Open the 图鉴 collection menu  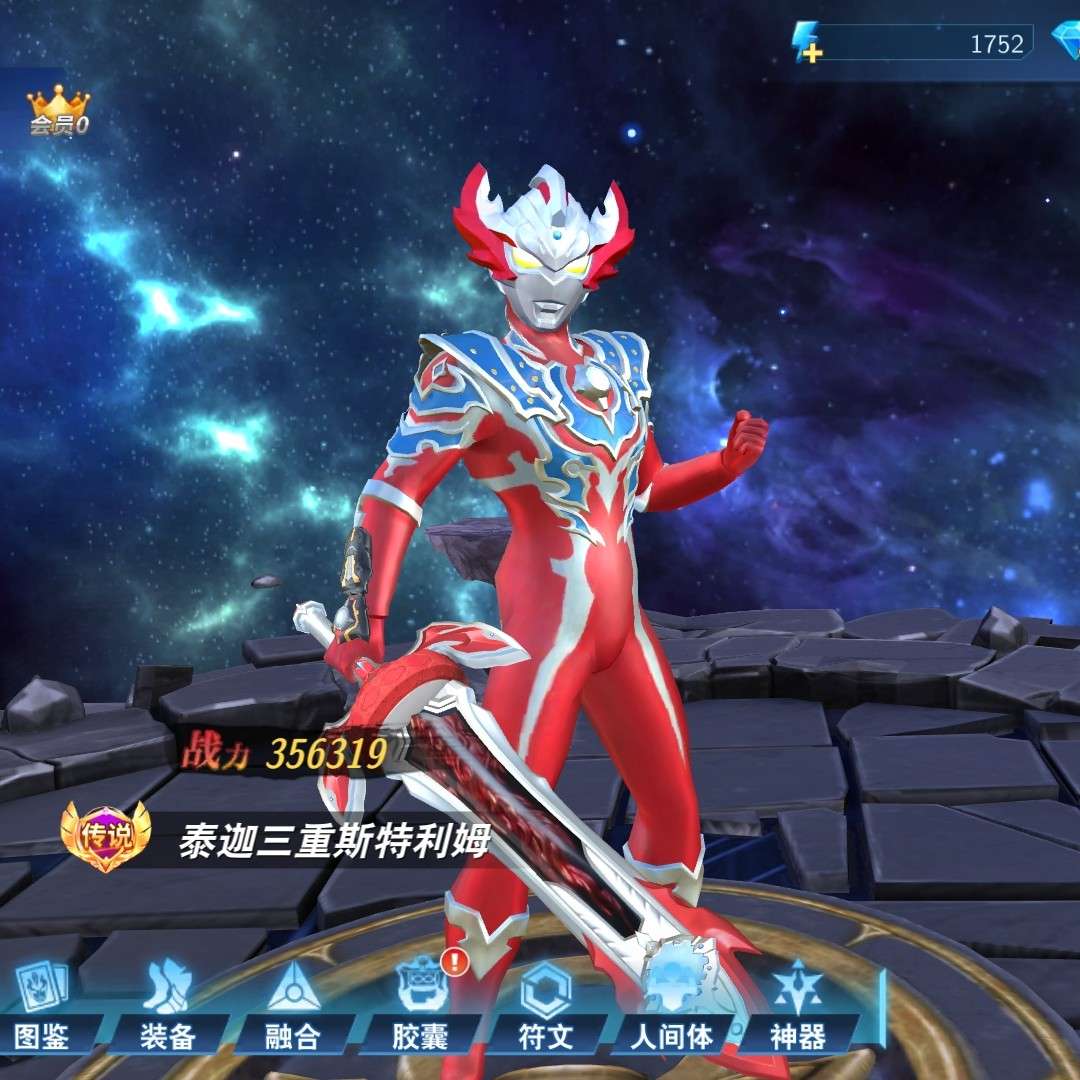43,1005
